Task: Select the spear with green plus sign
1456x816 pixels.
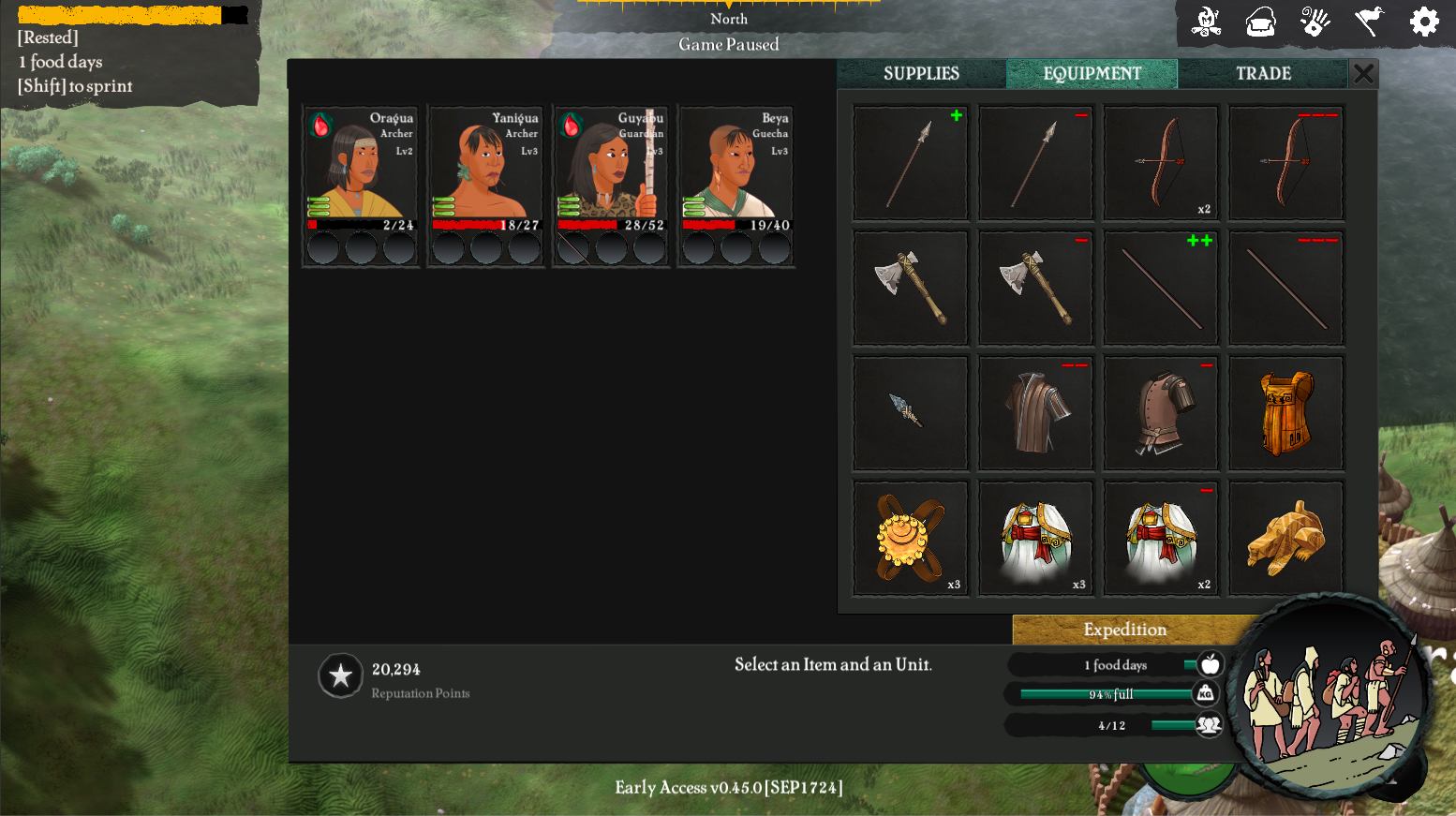Action: pos(910,163)
